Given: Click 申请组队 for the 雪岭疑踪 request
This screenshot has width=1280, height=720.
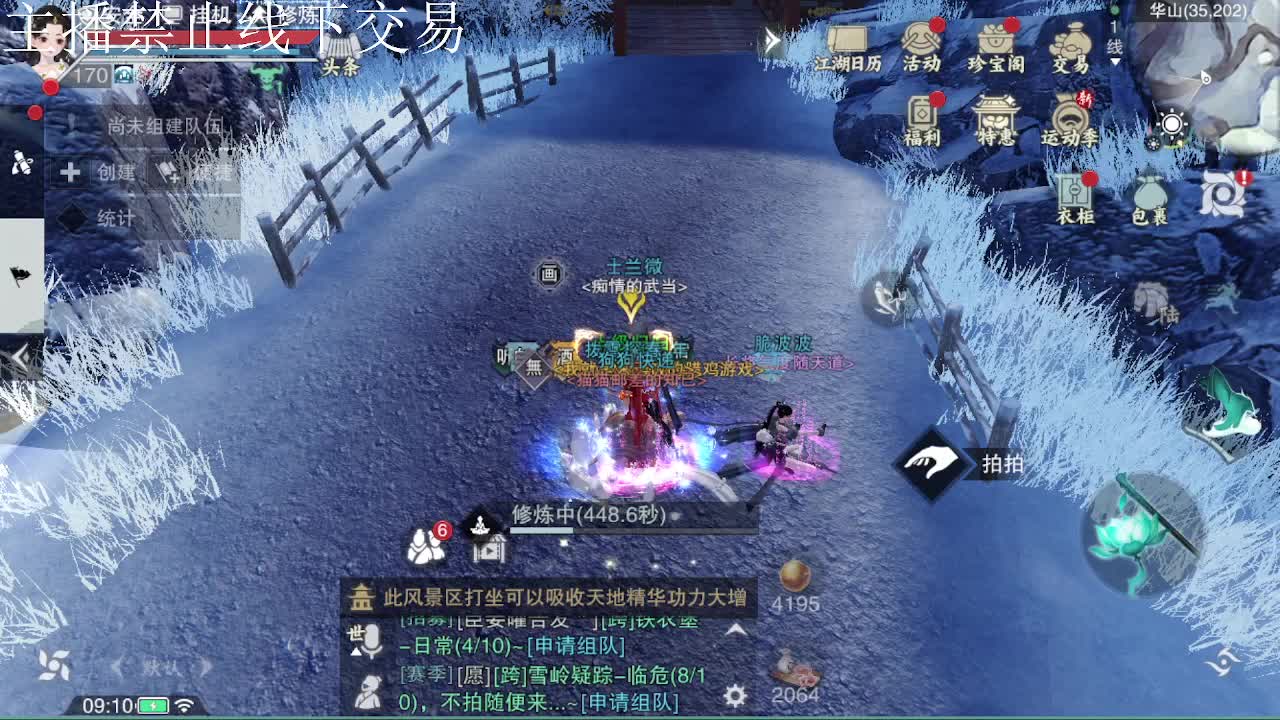Looking at the screenshot, I should [x=629, y=701].
